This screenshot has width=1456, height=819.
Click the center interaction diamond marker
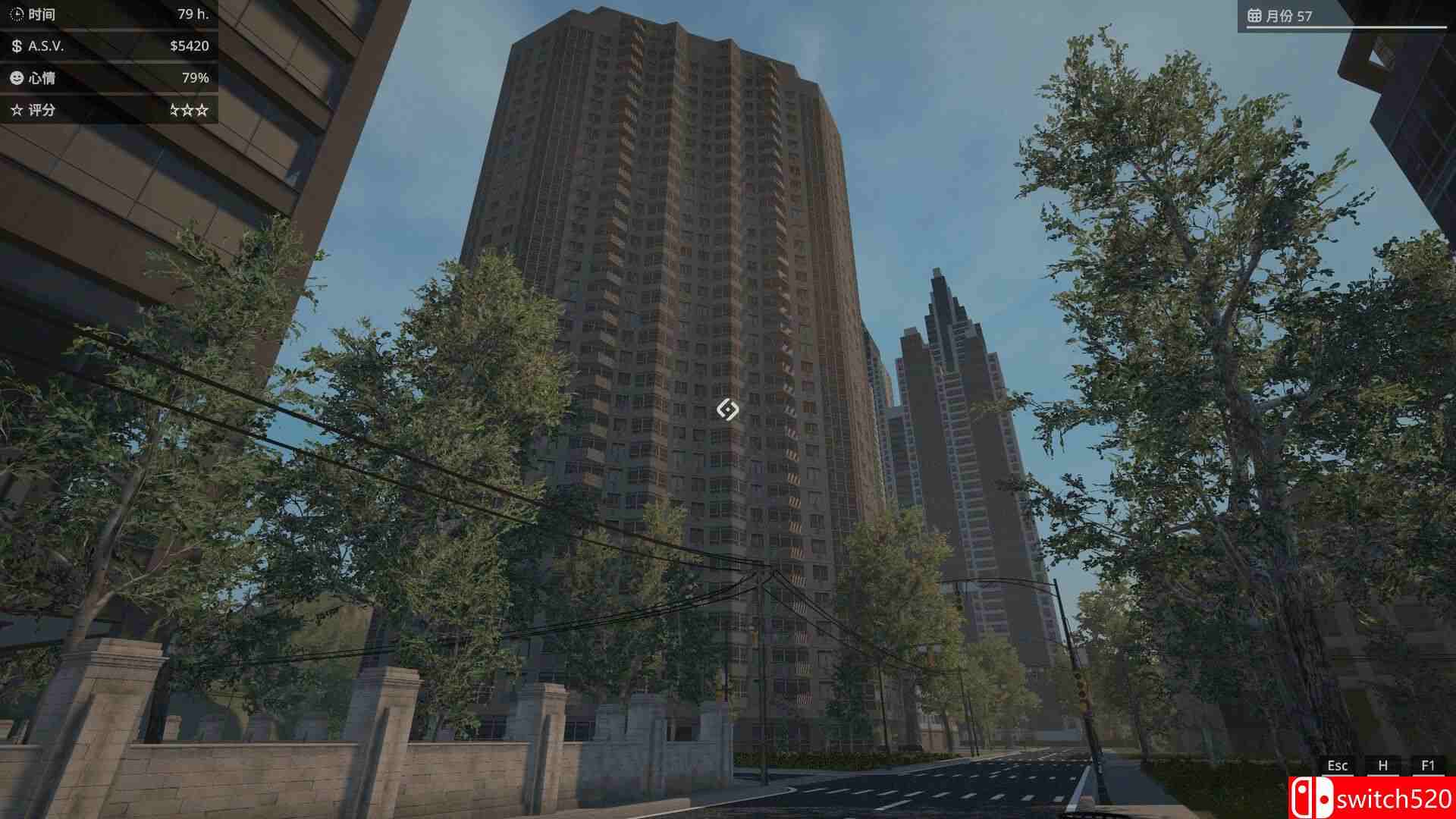730,409
